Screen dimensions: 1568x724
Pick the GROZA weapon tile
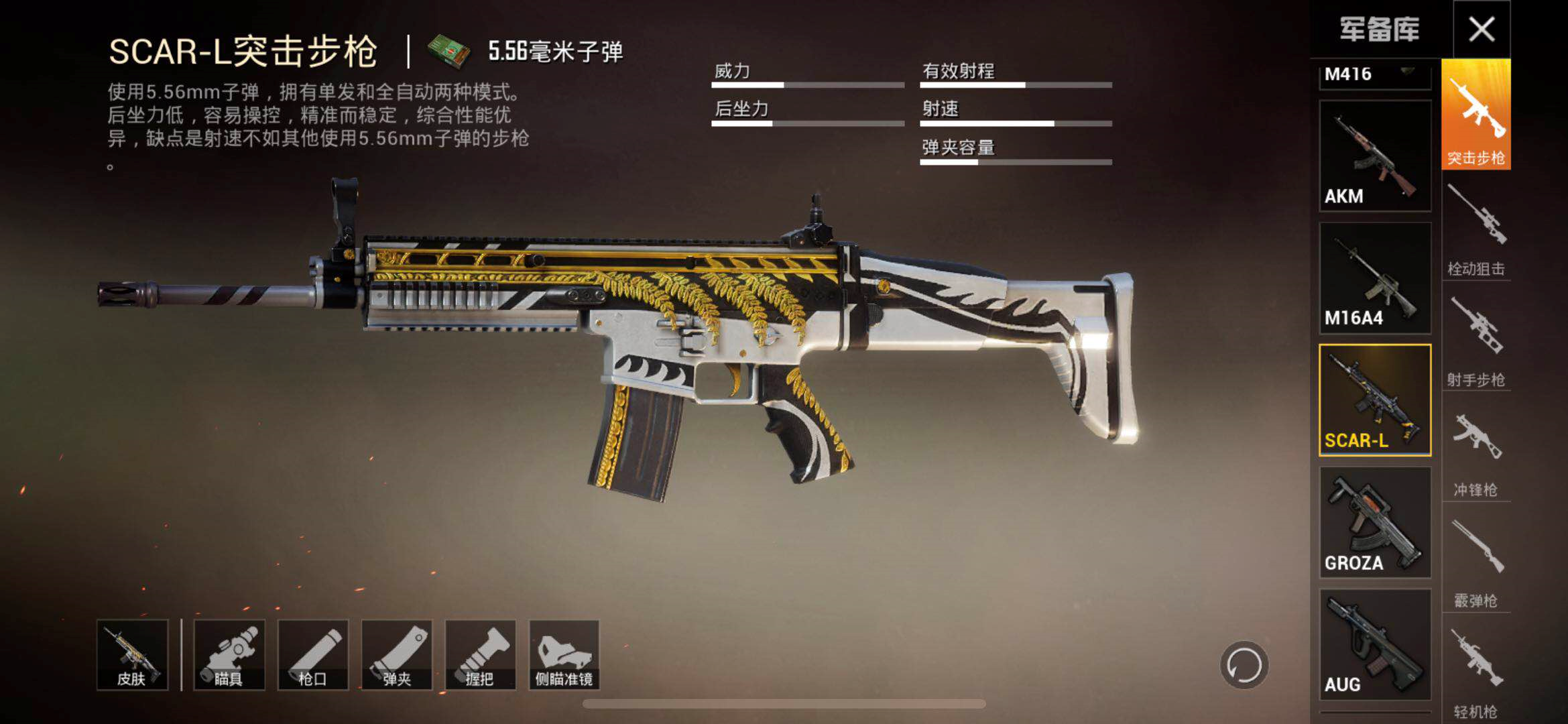(1375, 522)
